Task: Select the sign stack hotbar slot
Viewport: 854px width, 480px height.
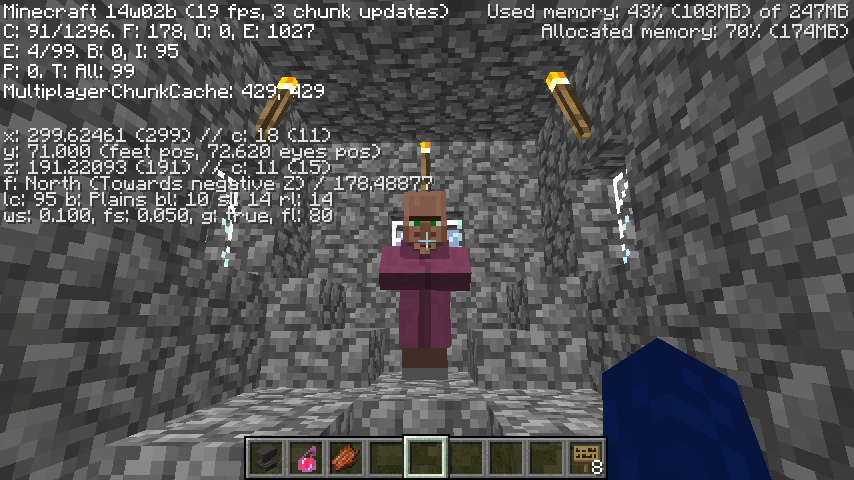Action: pos(587,458)
